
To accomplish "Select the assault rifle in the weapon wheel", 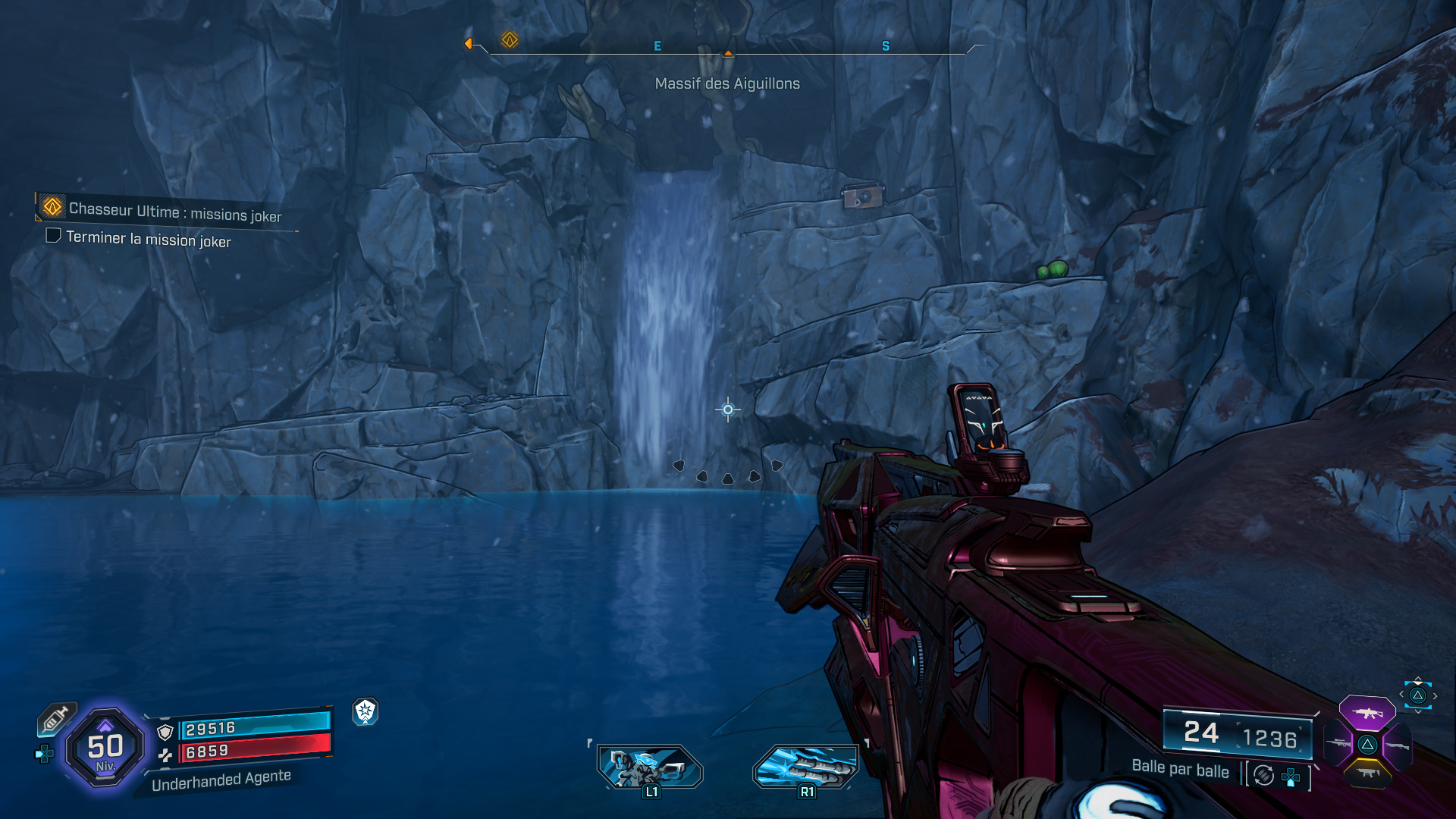I will (1367, 713).
